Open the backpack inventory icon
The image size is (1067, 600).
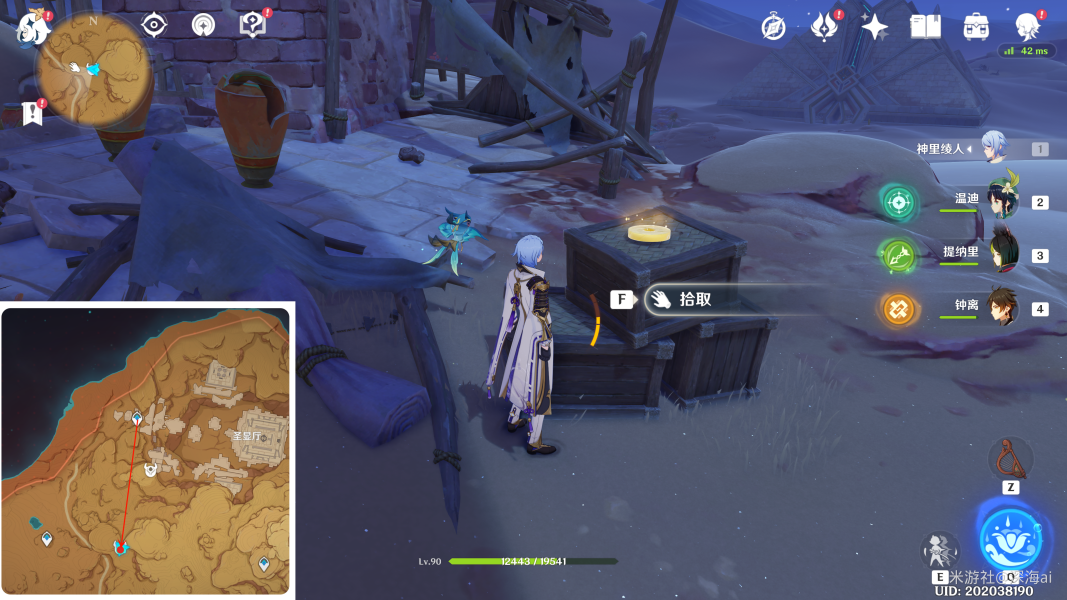tap(976, 27)
